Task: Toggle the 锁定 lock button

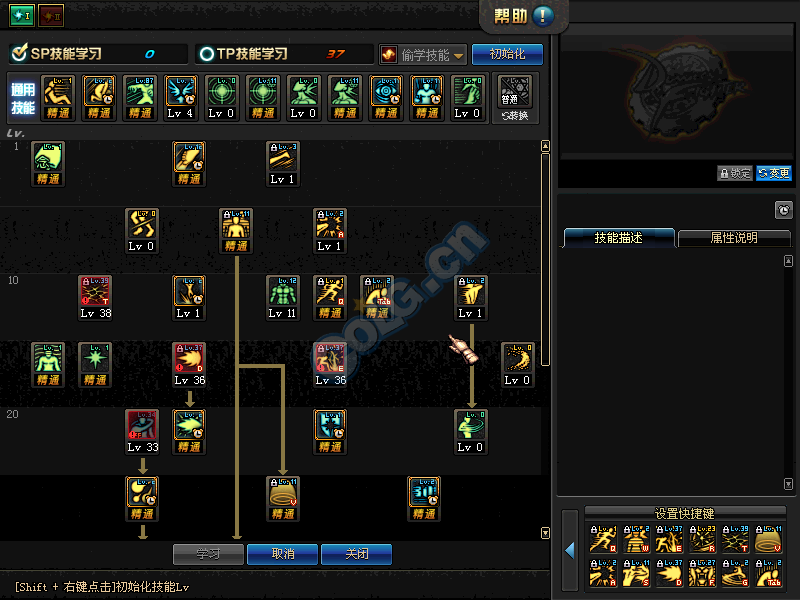Action: 734,173
